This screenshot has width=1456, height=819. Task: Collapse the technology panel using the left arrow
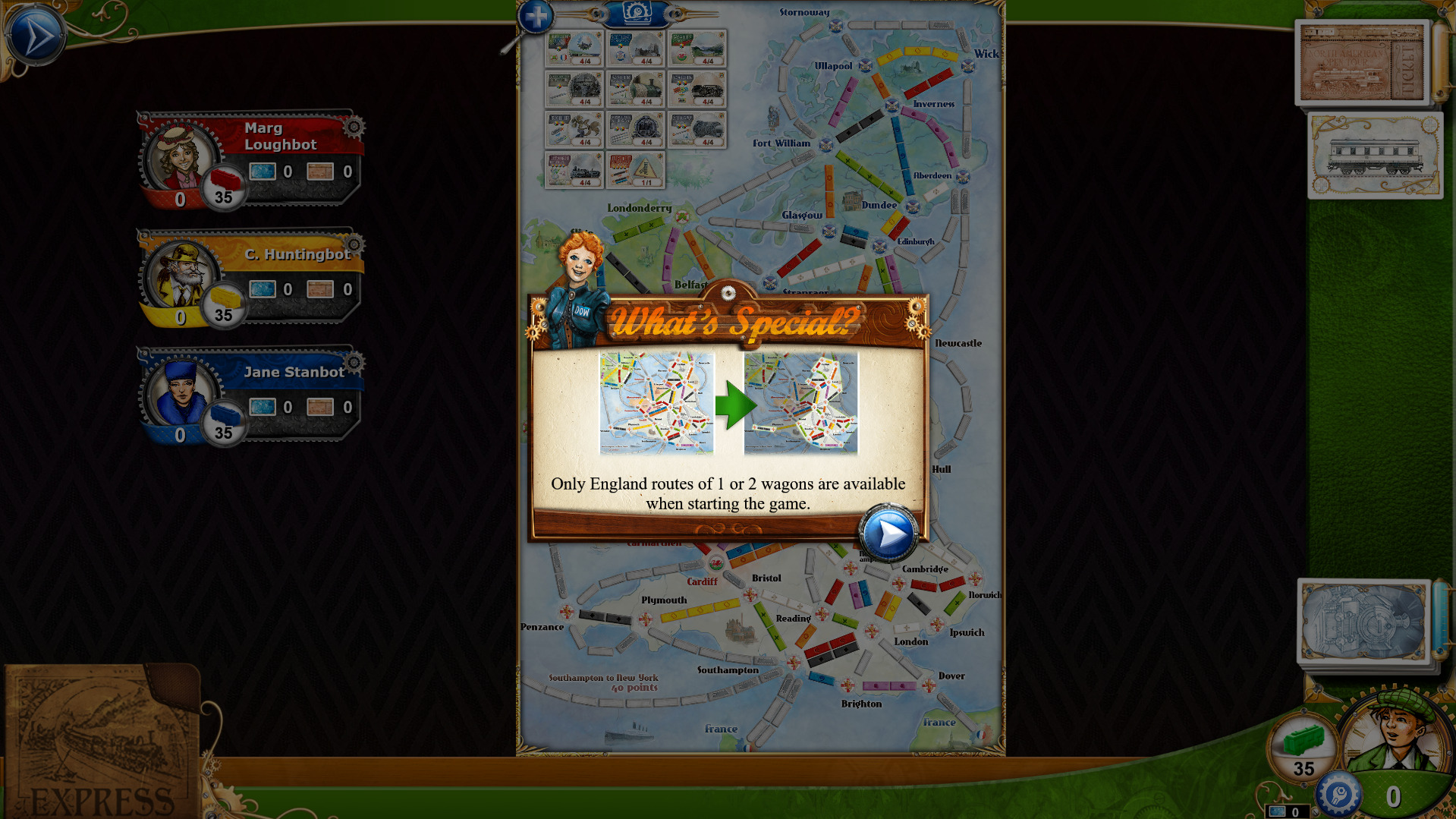pos(599,13)
